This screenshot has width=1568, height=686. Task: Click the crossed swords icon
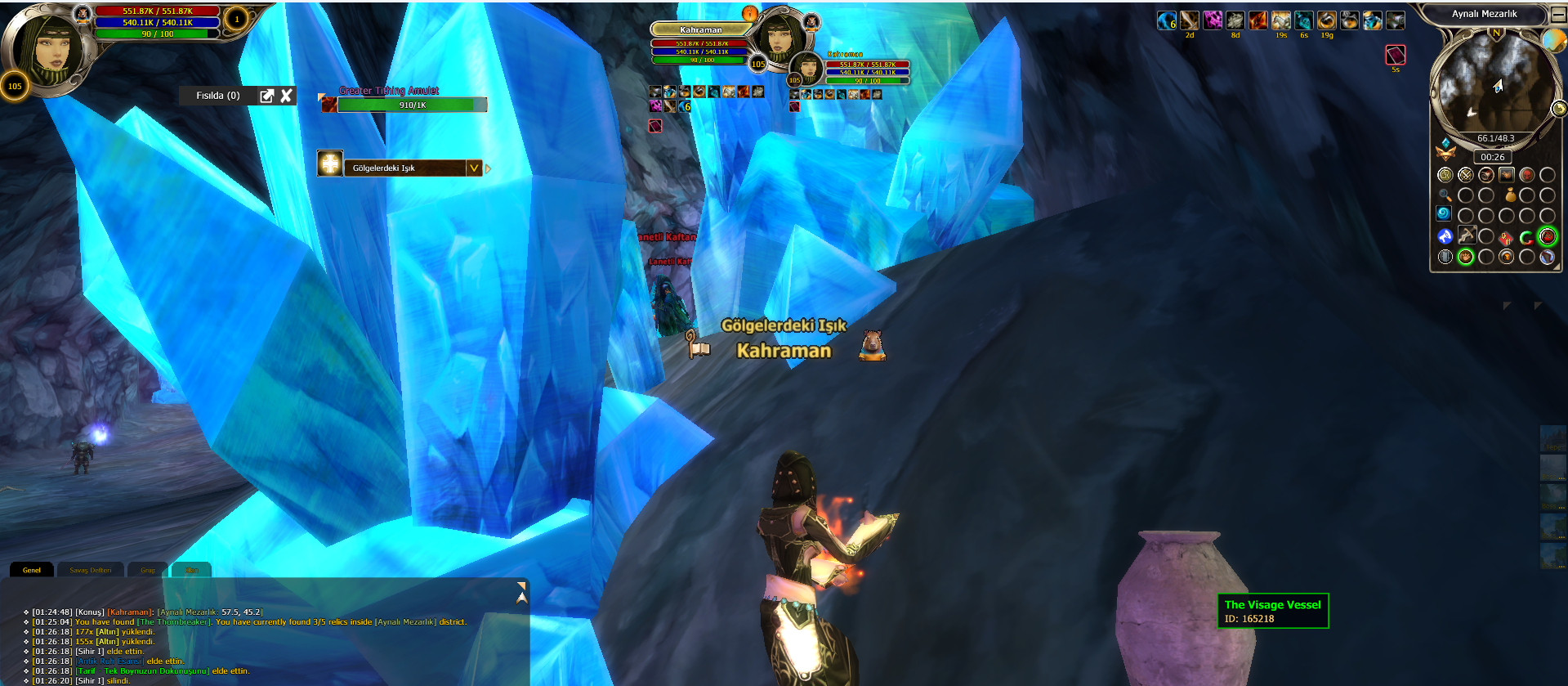(1466, 175)
